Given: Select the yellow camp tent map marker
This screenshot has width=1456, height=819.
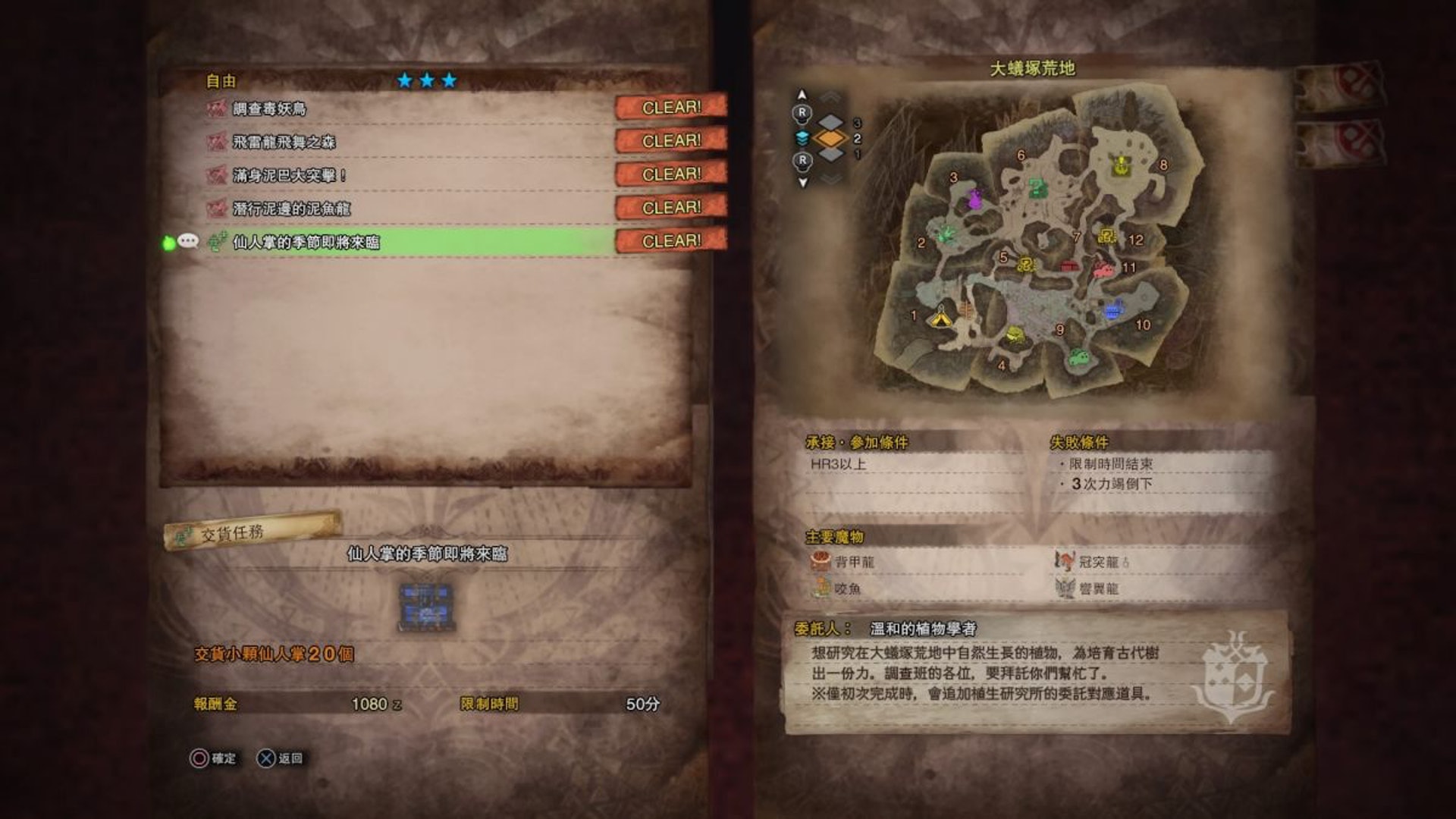Looking at the screenshot, I should [941, 317].
